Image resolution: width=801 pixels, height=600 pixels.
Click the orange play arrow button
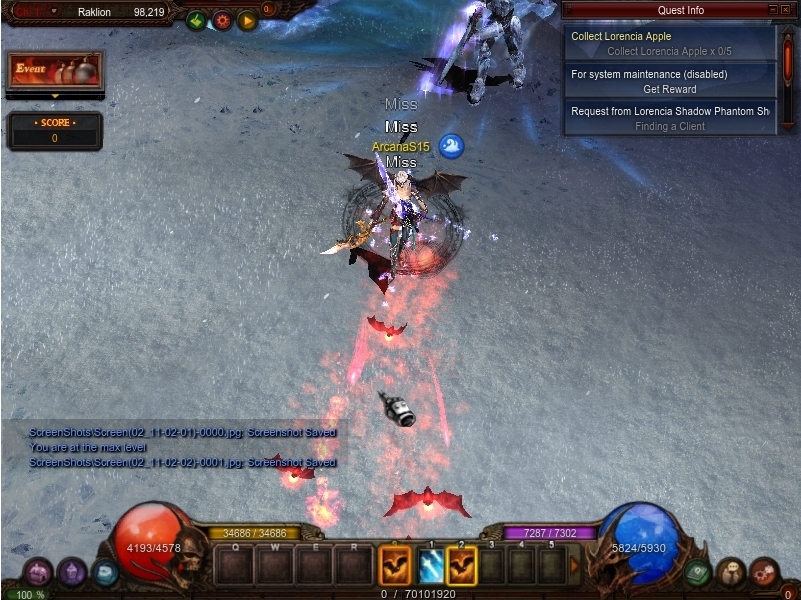247,19
